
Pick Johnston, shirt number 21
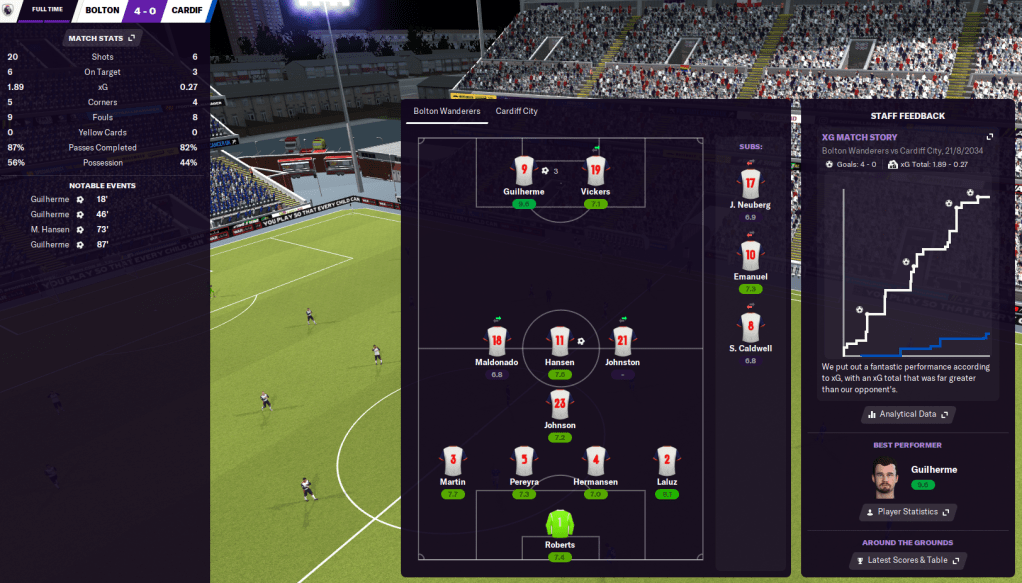coord(621,341)
